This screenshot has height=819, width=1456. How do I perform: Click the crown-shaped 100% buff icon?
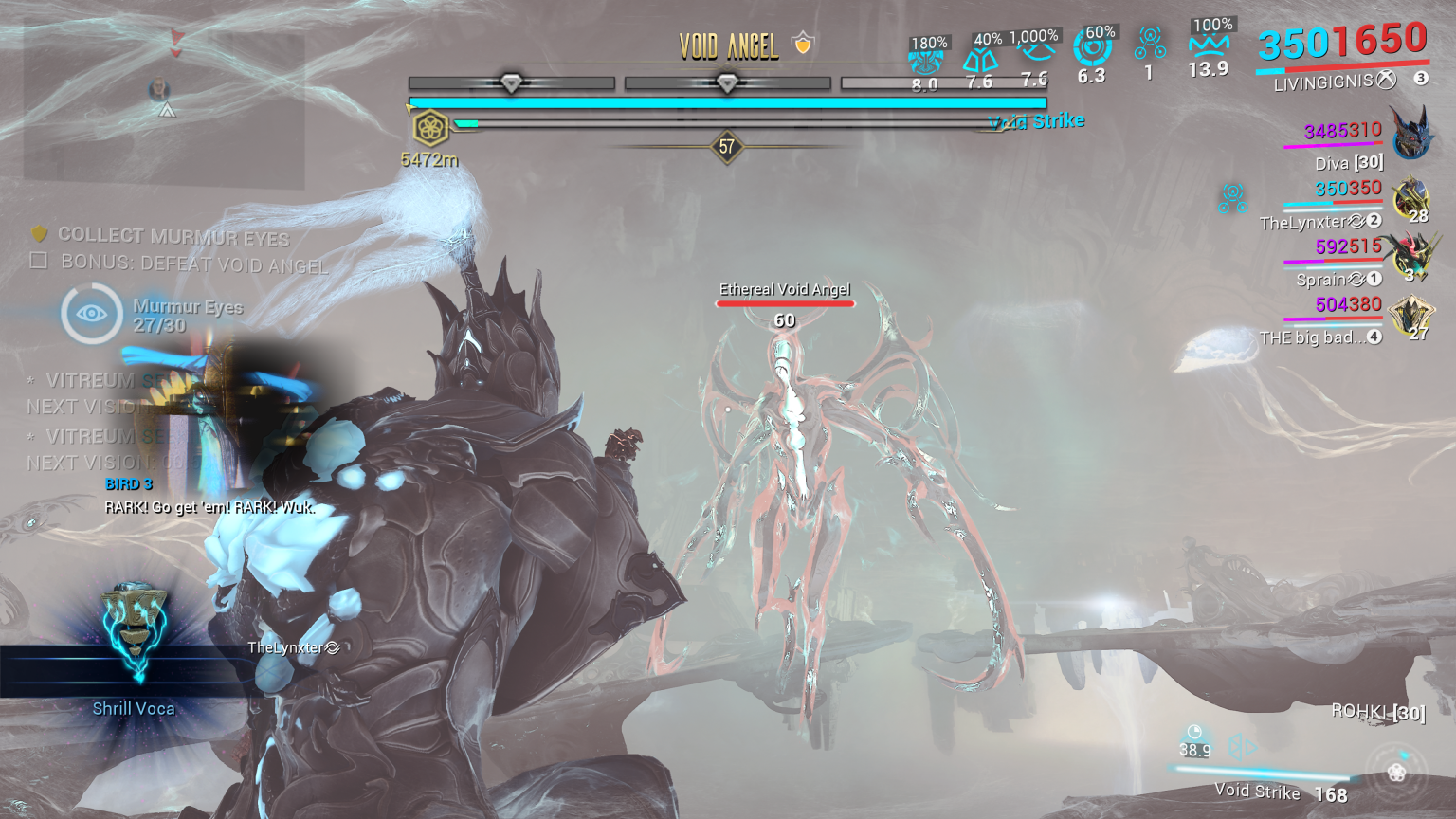pyautogui.click(x=1208, y=45)
